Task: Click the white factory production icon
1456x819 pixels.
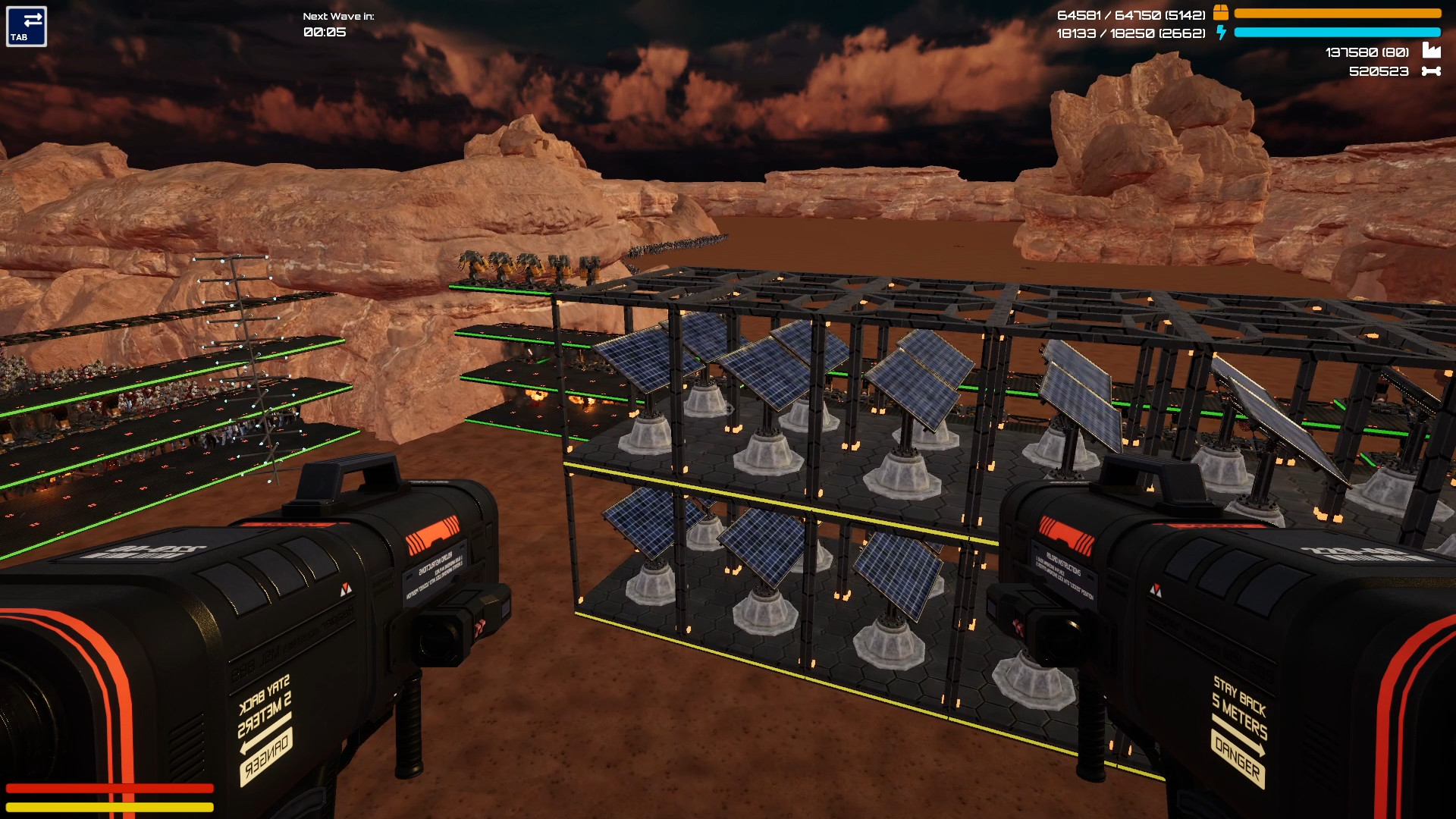Action: pyautogui.click(x=1432, y=51)
